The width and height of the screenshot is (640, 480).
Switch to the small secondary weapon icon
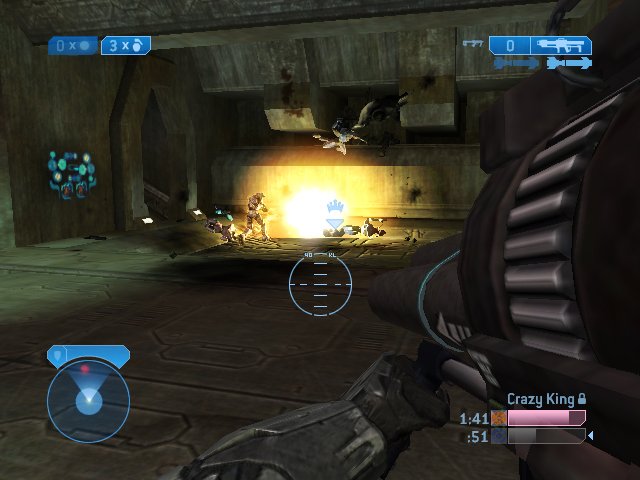pos(473,44)
